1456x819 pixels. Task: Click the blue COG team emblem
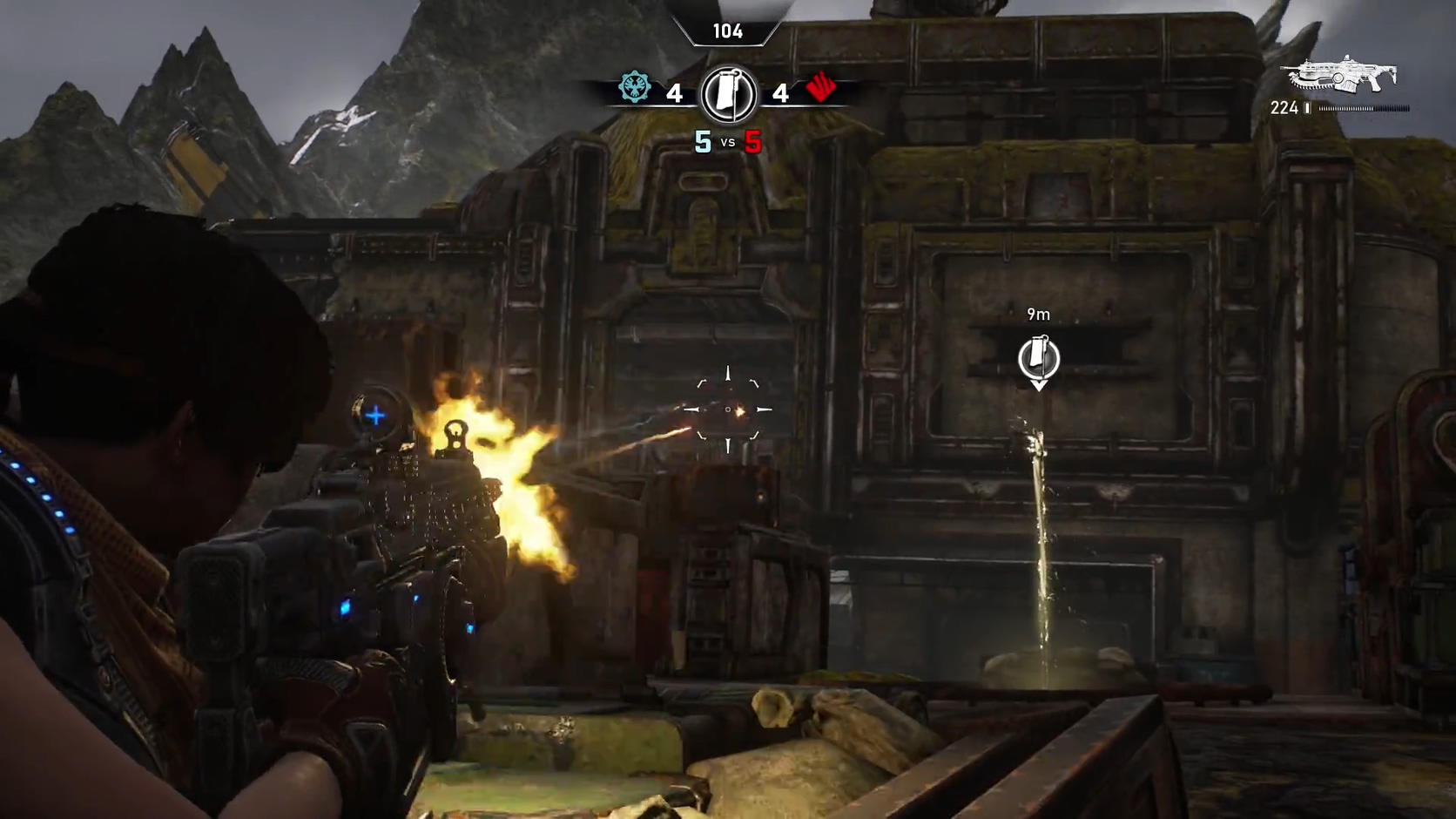click(635, 88)
